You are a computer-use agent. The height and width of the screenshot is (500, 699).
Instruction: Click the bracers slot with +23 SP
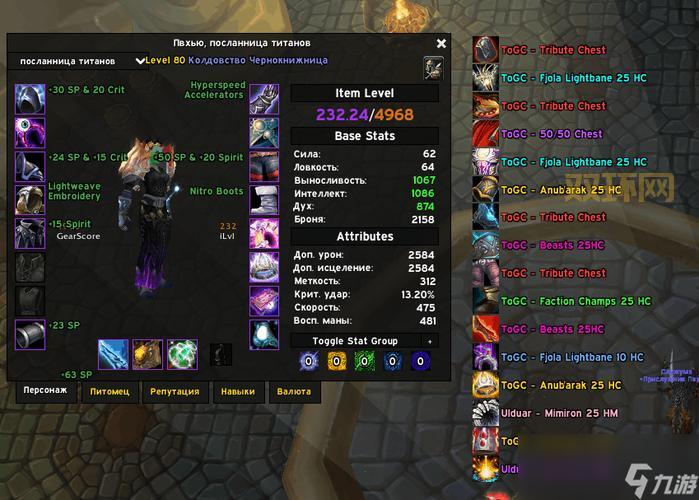coord(30,334)
